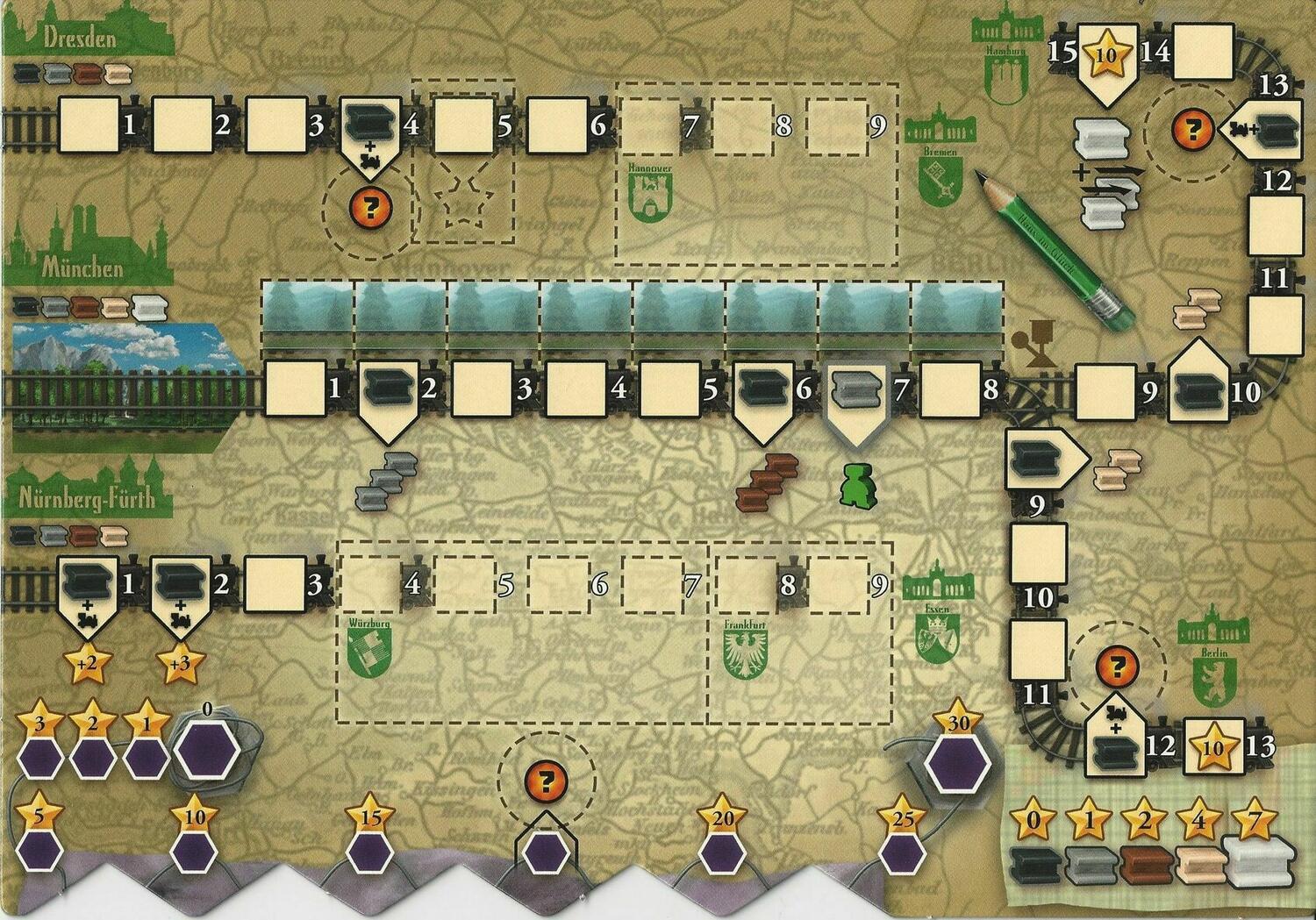
Task: Select the 10-star space numbered 13
Action: click(x=1214, y=746)
